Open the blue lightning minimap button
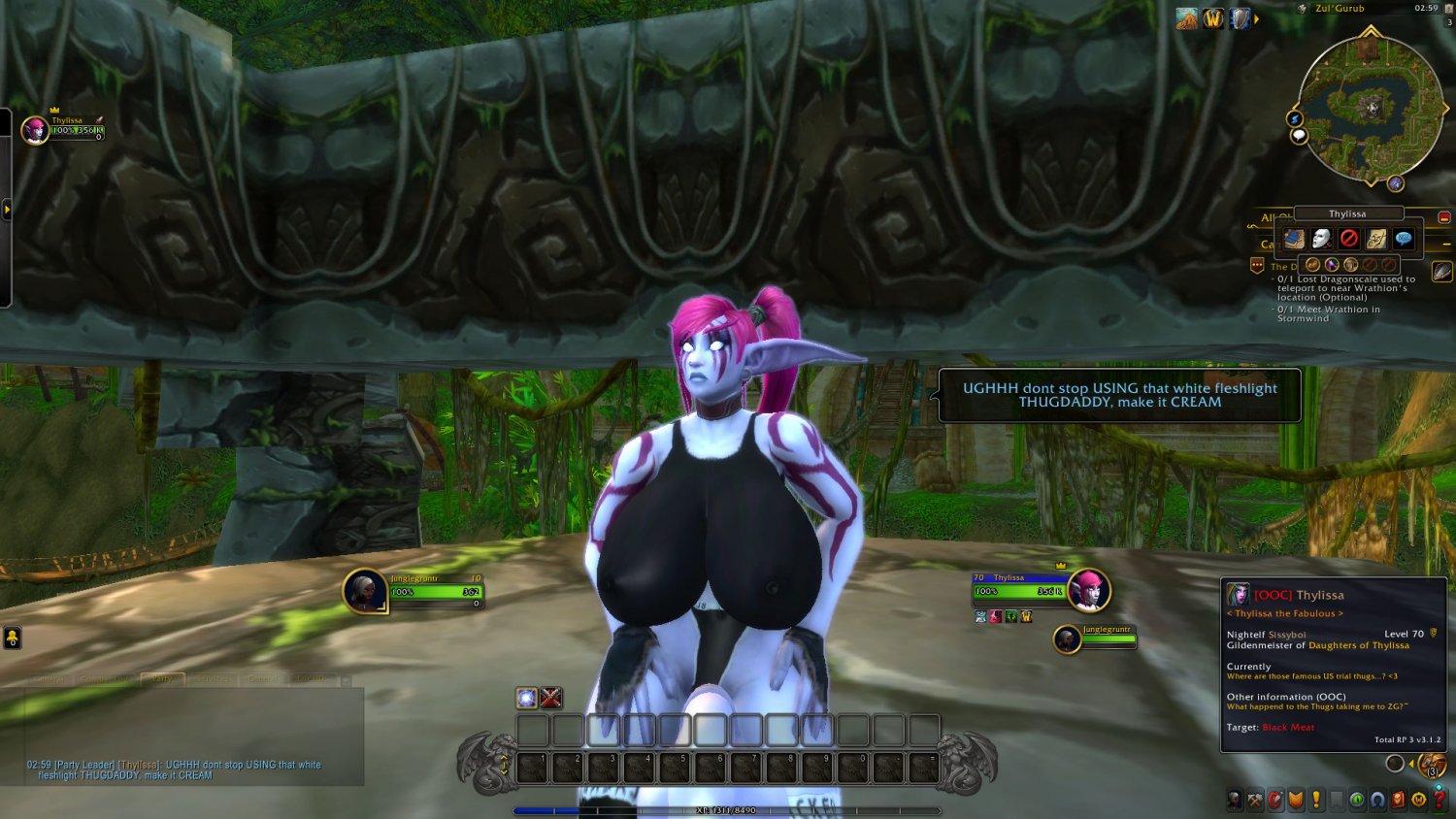1456x819 pixels. point(1294,118)
